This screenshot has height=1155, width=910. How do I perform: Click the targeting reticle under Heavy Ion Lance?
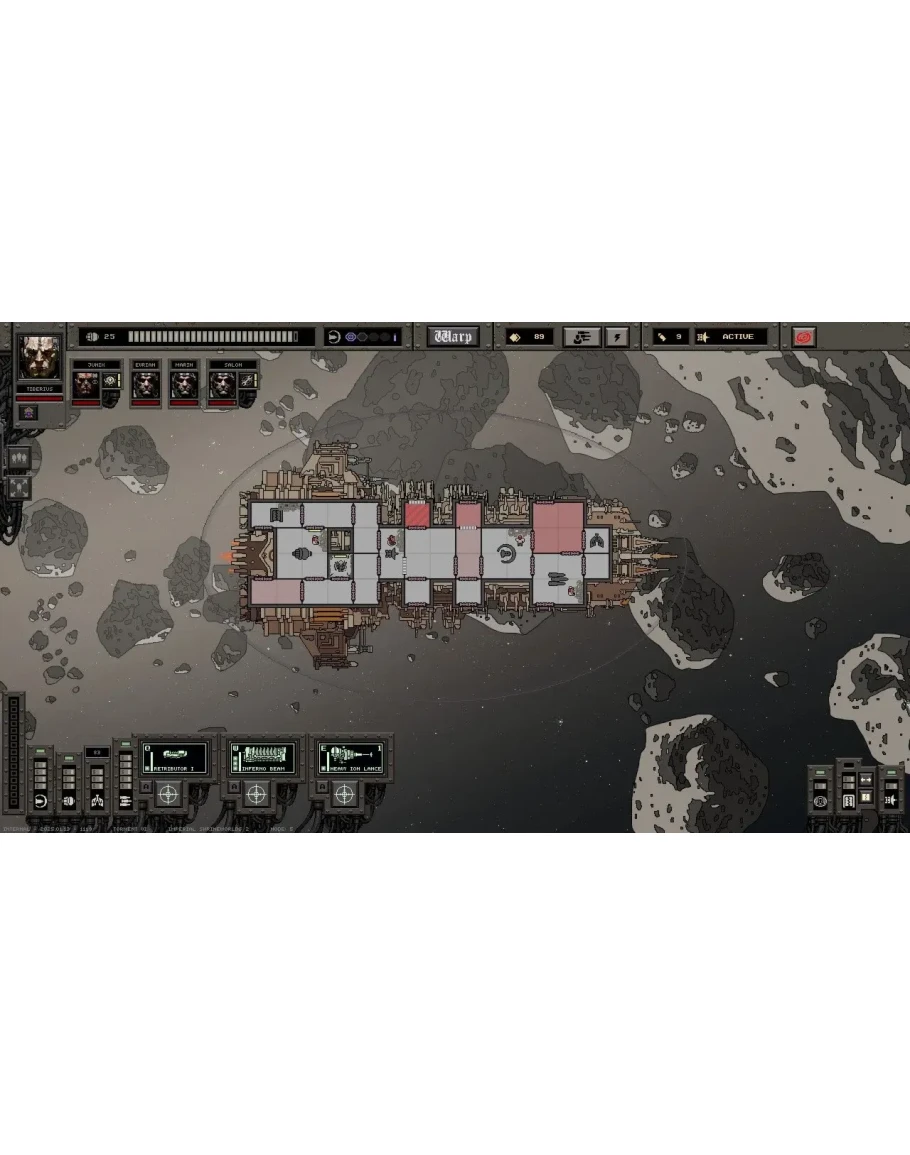pos(344,794)
